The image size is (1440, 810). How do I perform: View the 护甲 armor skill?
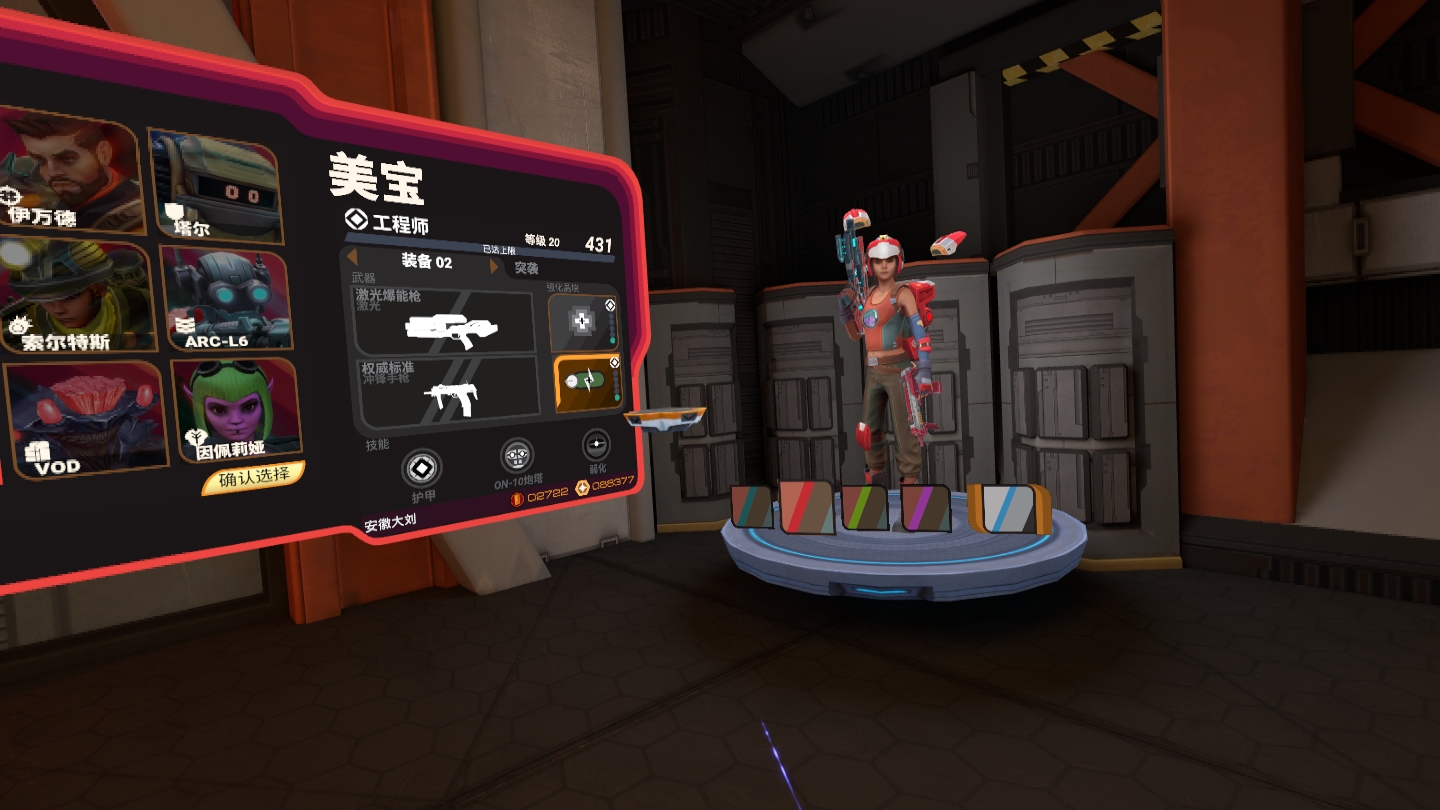coord(421,470)
